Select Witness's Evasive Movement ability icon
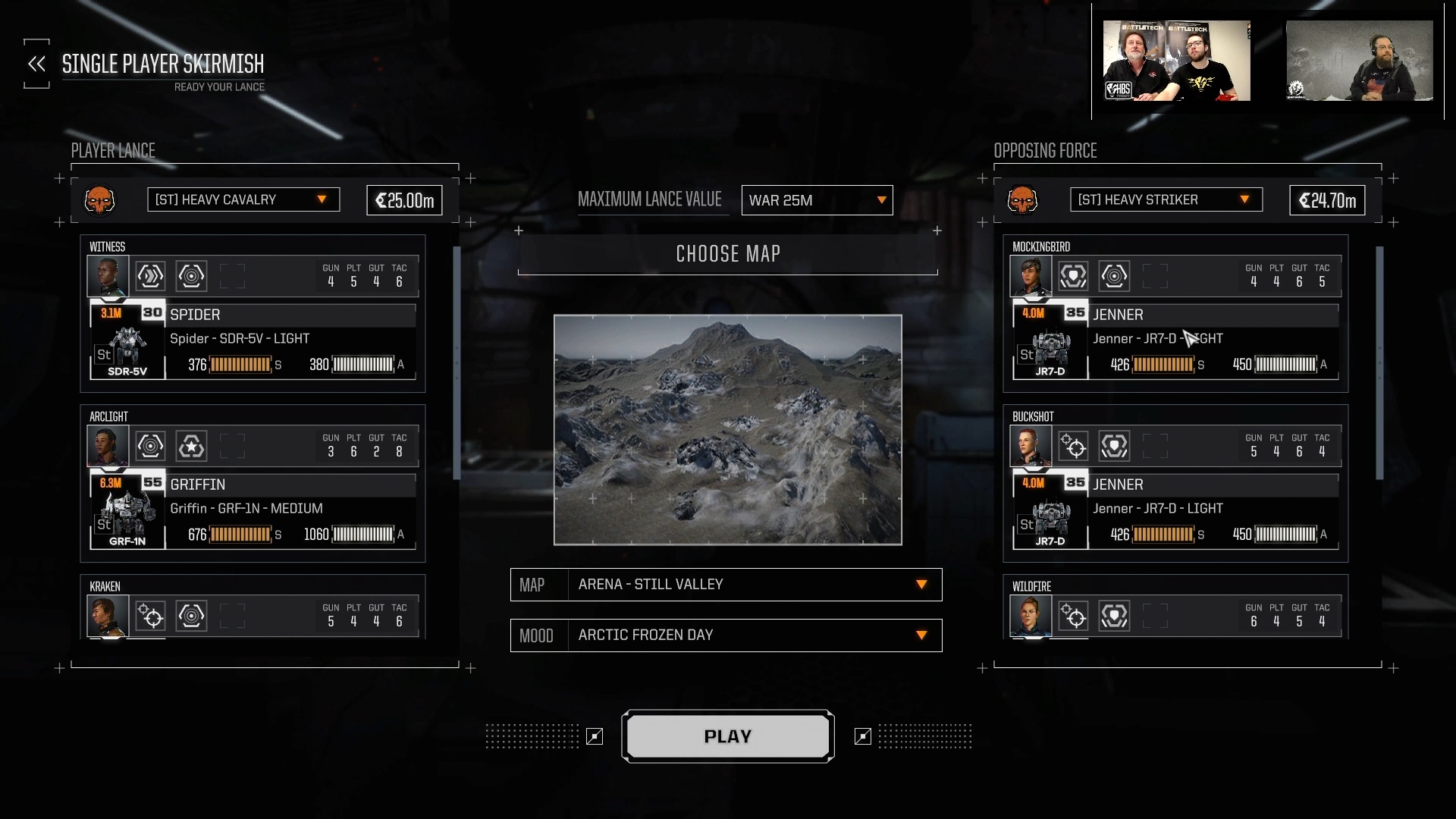The height and width of the screenshot is (819, 1456). tap(151, 276)
